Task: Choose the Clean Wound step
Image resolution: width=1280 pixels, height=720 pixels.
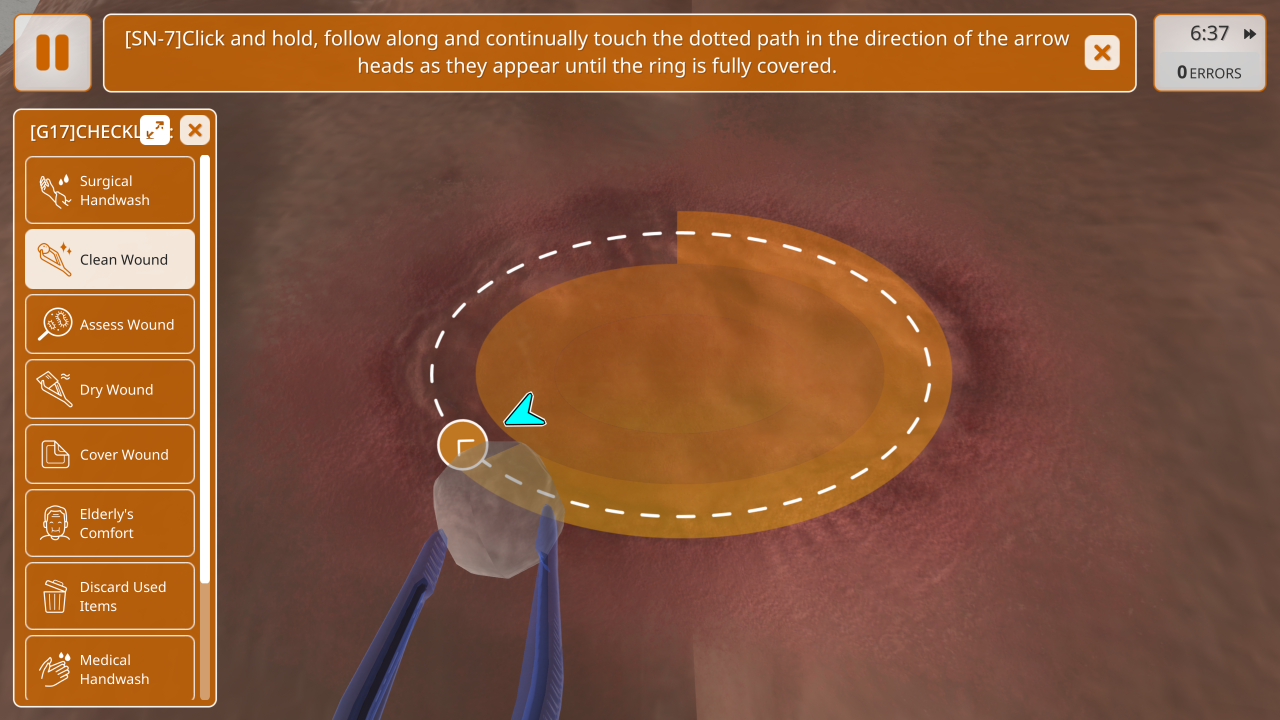Action: tap(110, 259)
